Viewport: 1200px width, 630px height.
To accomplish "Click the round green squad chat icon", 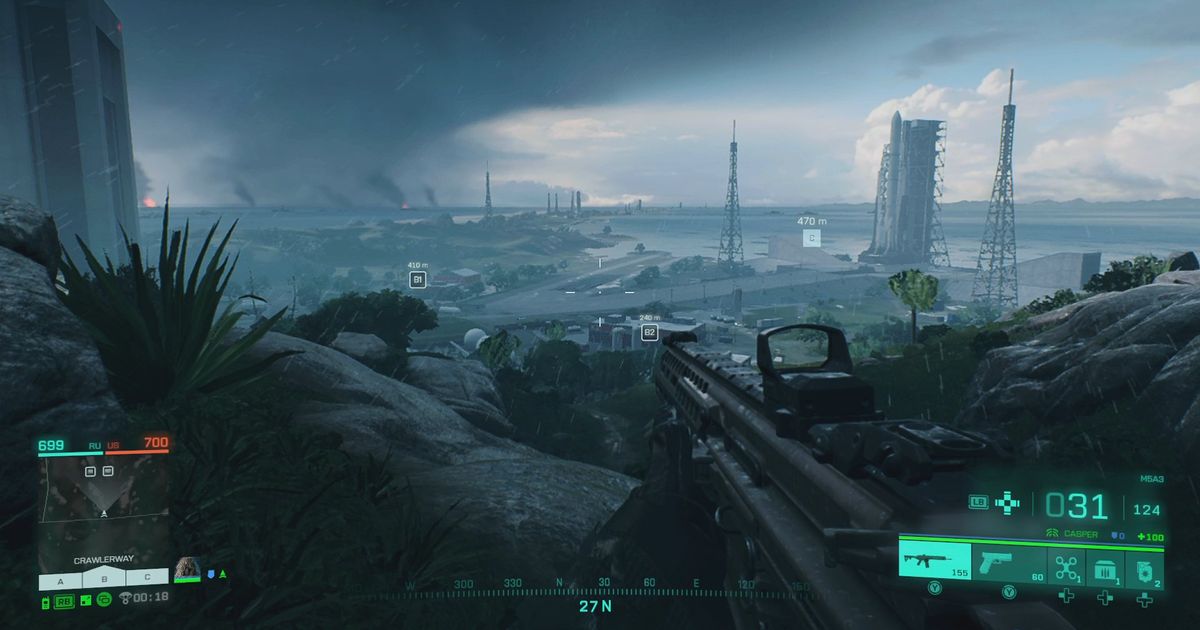I will [103, 599].
